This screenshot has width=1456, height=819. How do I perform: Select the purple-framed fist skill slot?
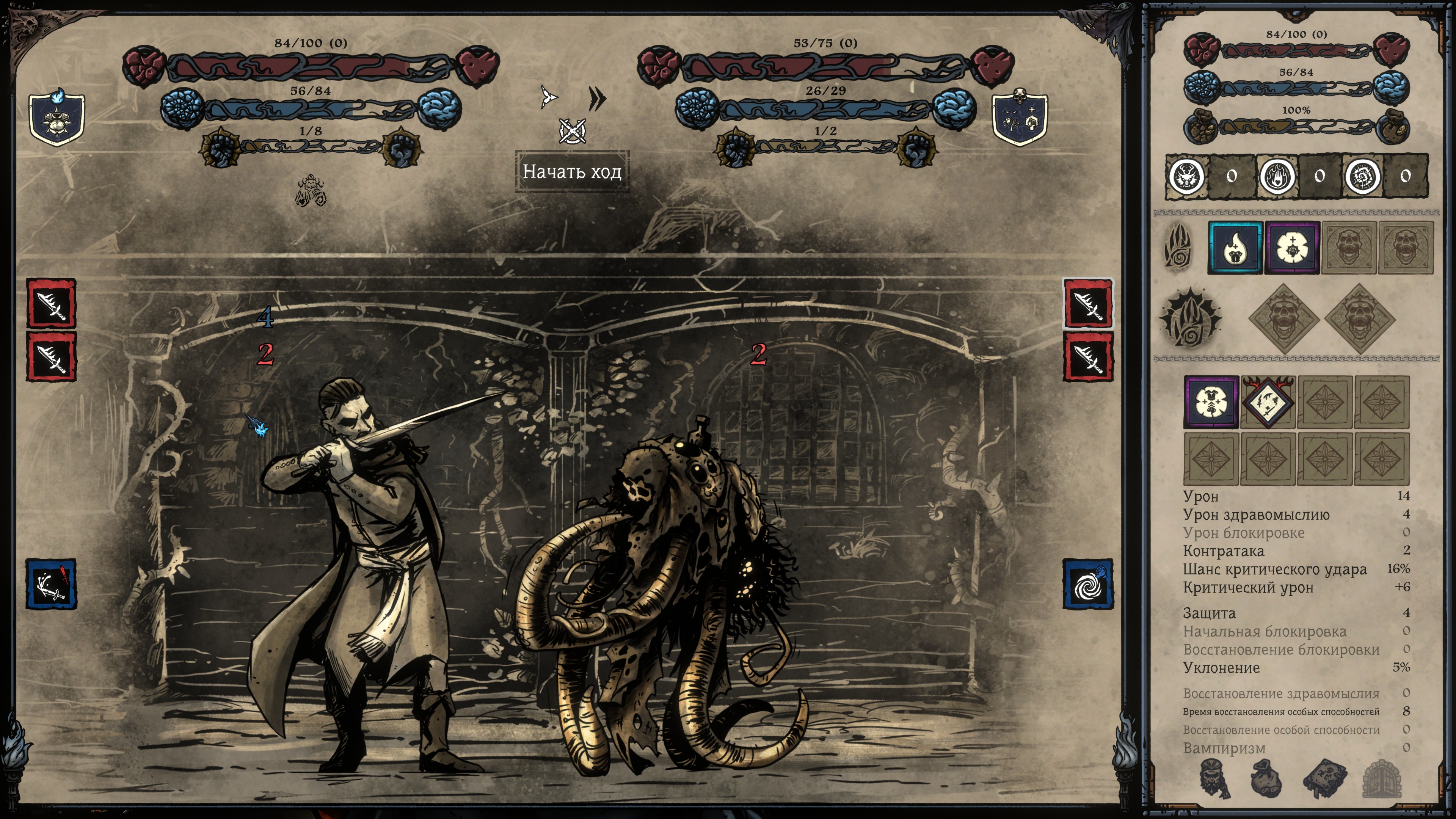click(1292, 248)
